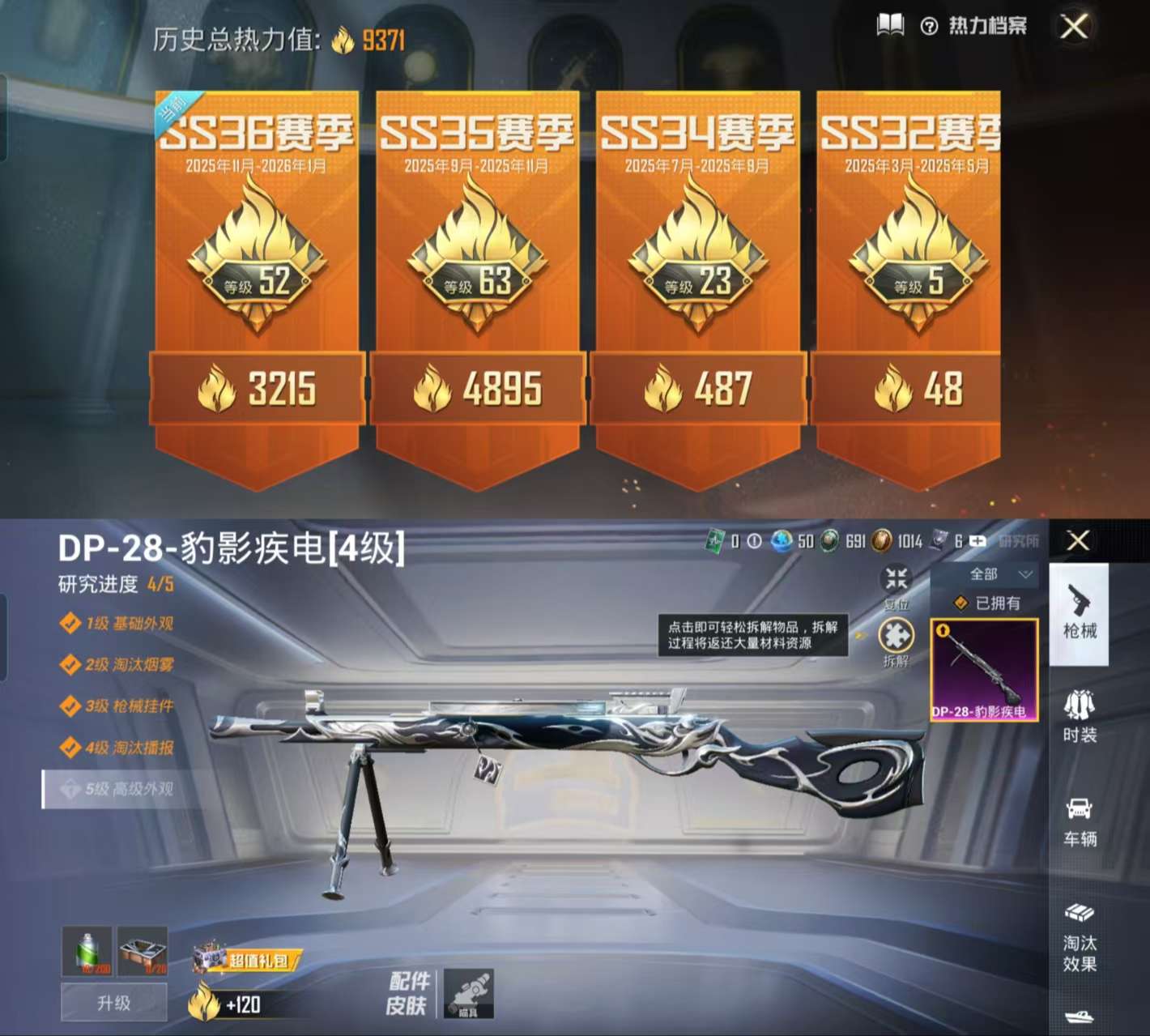Click the book archive icon beside 热力档案
This screenshot has width=1150, height=1036.
(x=890, y=24)
